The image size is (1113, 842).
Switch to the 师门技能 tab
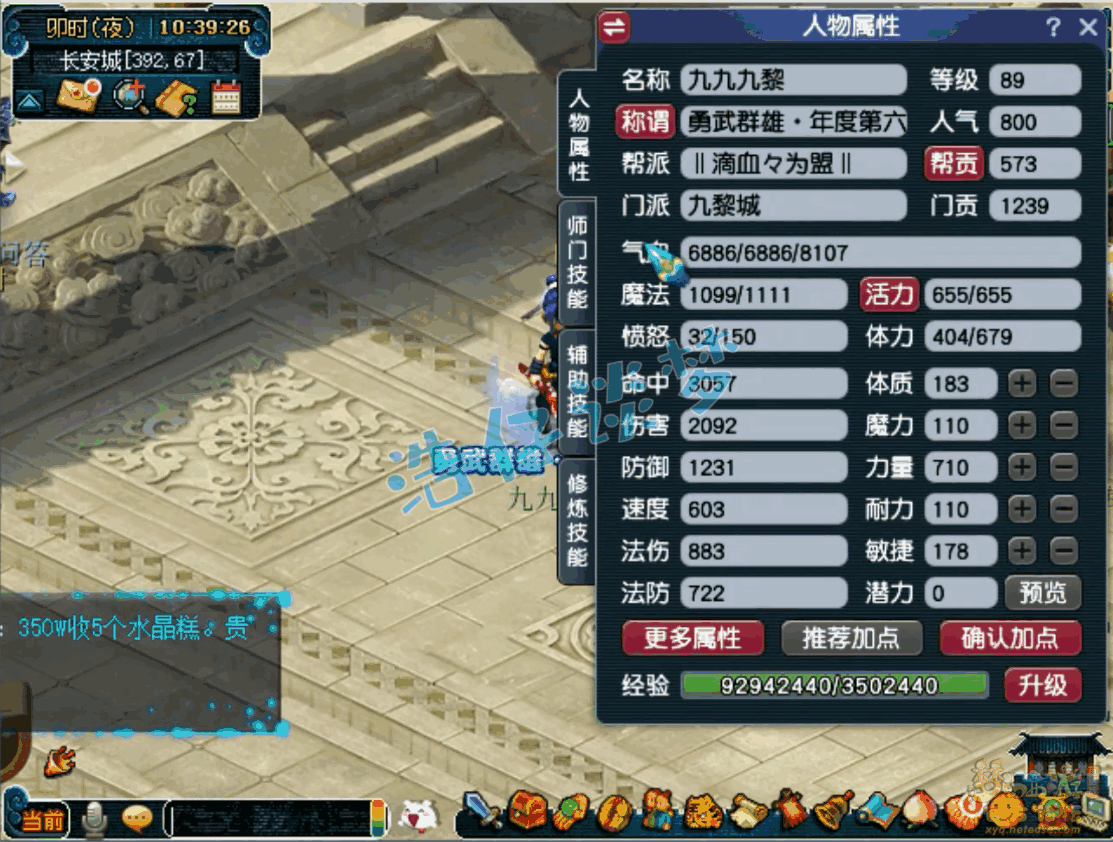577,260
